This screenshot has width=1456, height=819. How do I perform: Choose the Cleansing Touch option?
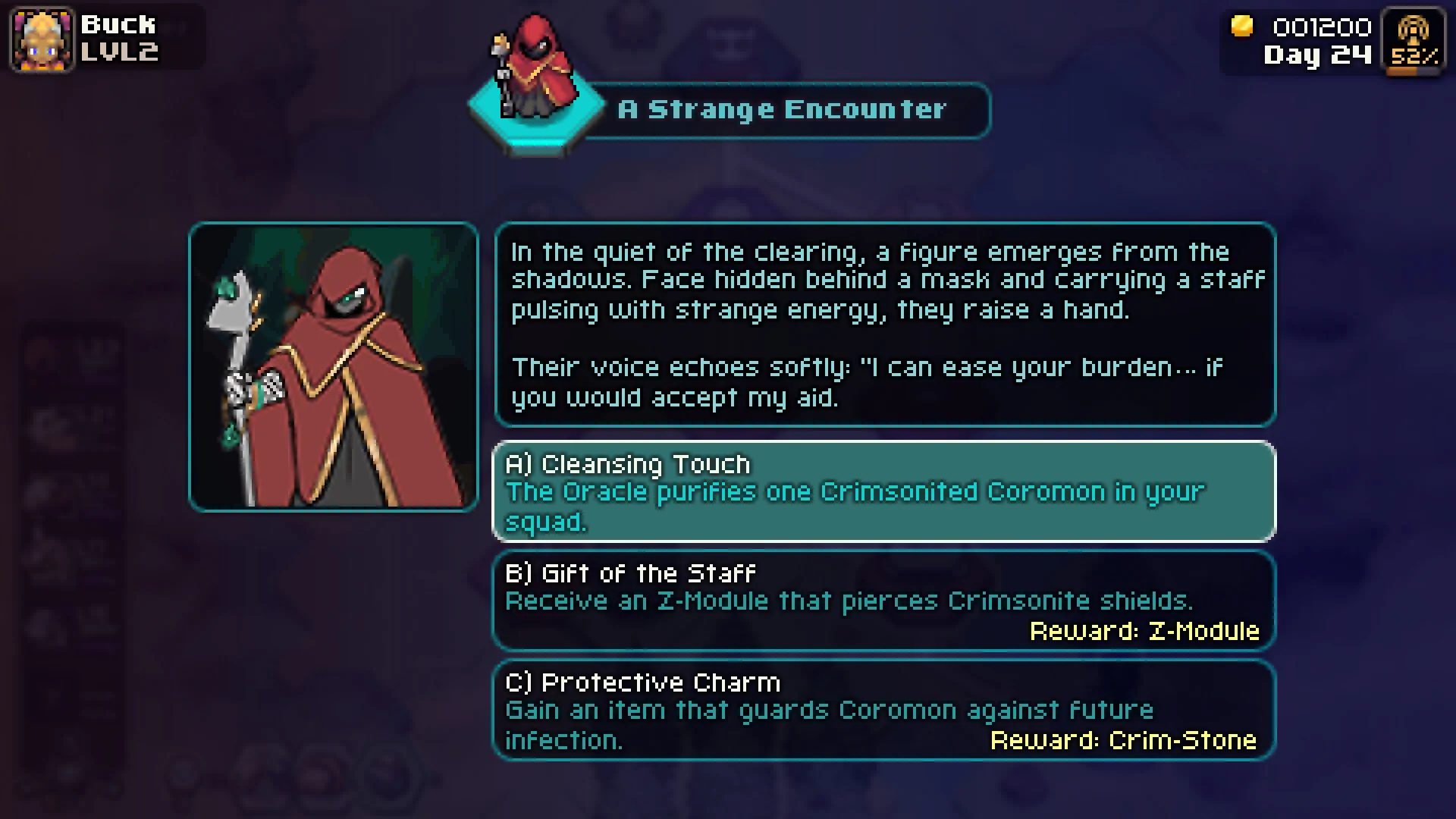click(x=883, y=491)
